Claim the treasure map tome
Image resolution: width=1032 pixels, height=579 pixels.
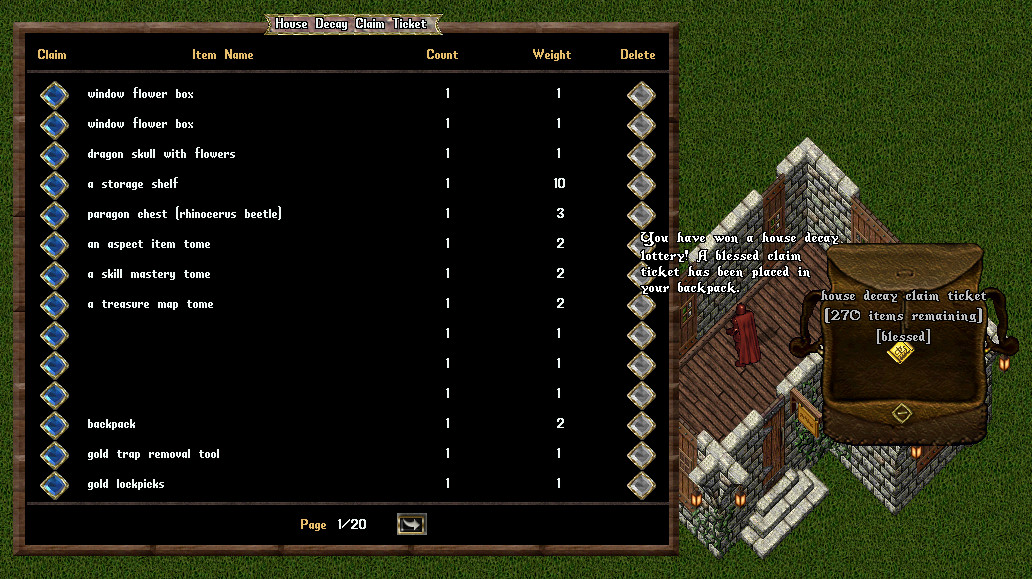pyautogui.click(x=53, y=305)
